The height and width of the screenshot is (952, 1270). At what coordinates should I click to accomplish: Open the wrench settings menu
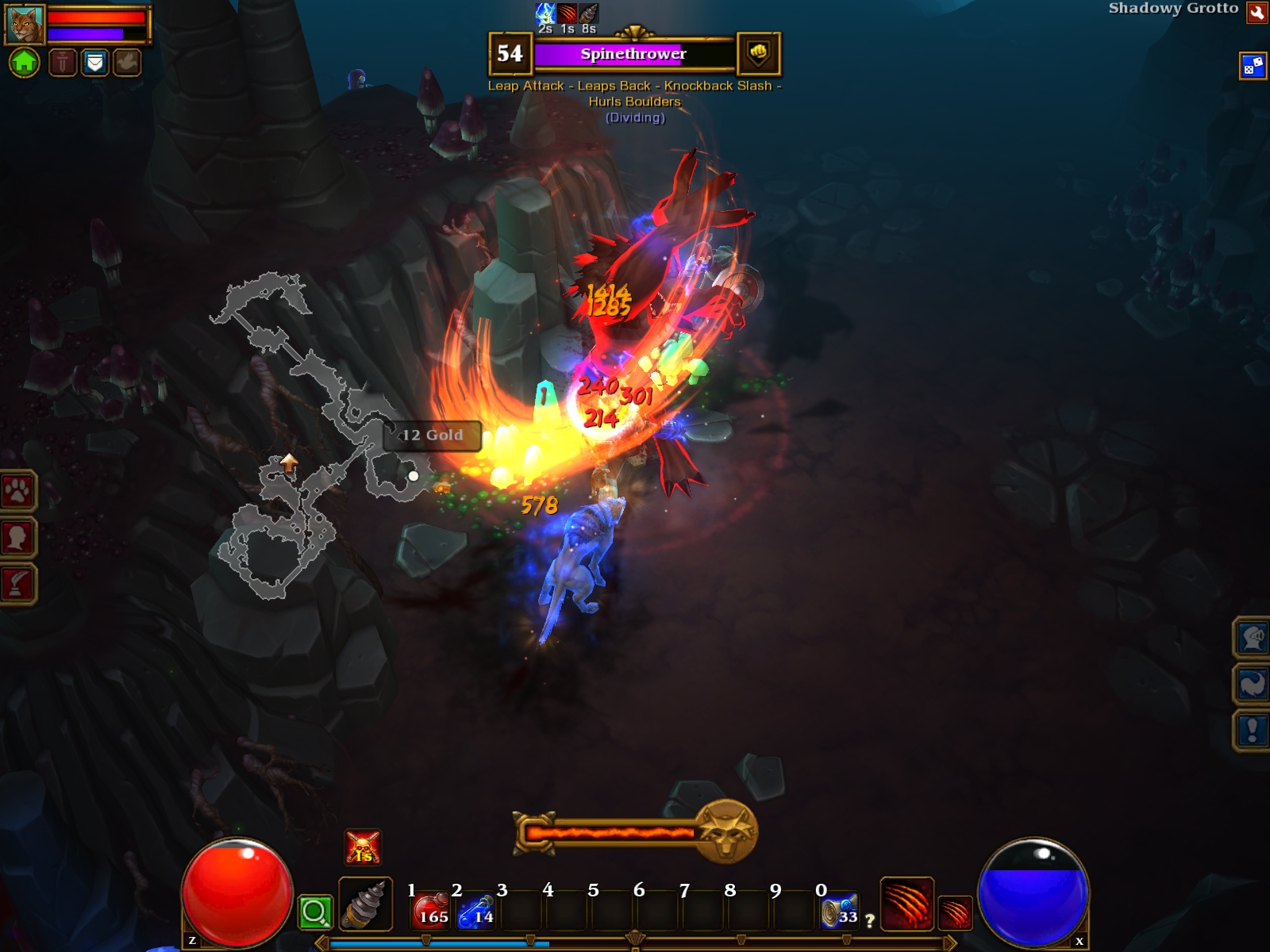[x=1257, y=13]
